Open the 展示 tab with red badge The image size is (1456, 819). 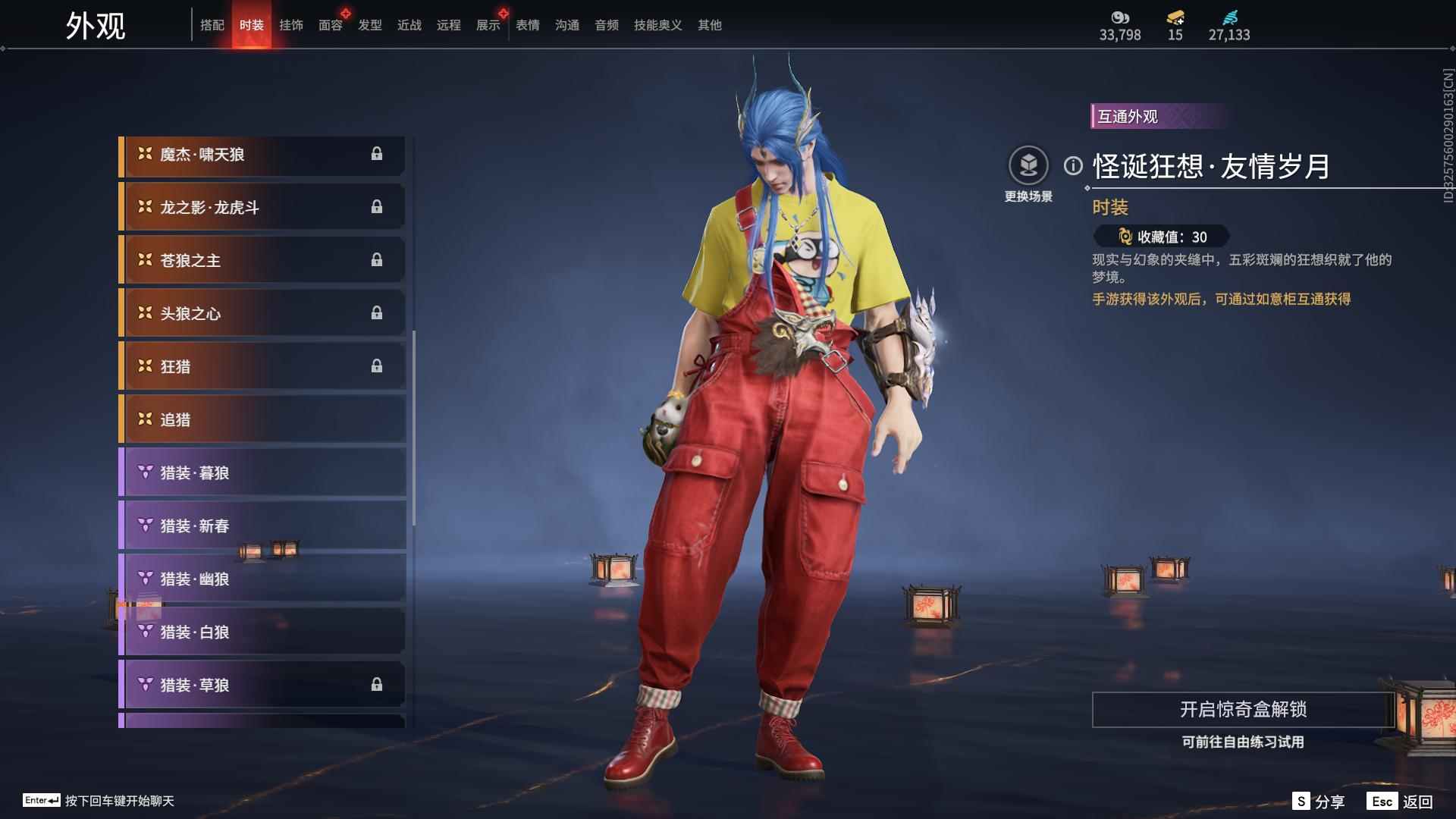pyautogui.click(x=488, y=25)
